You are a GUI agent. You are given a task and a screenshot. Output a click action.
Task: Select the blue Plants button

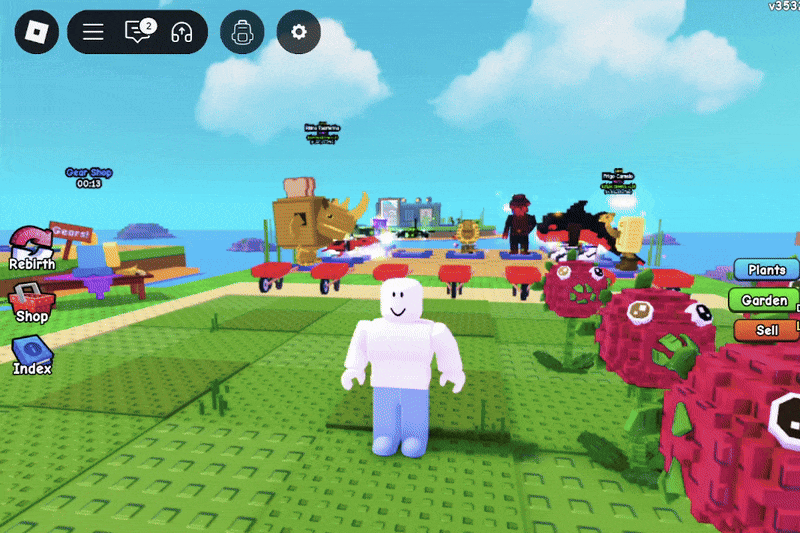coord(767,270)
